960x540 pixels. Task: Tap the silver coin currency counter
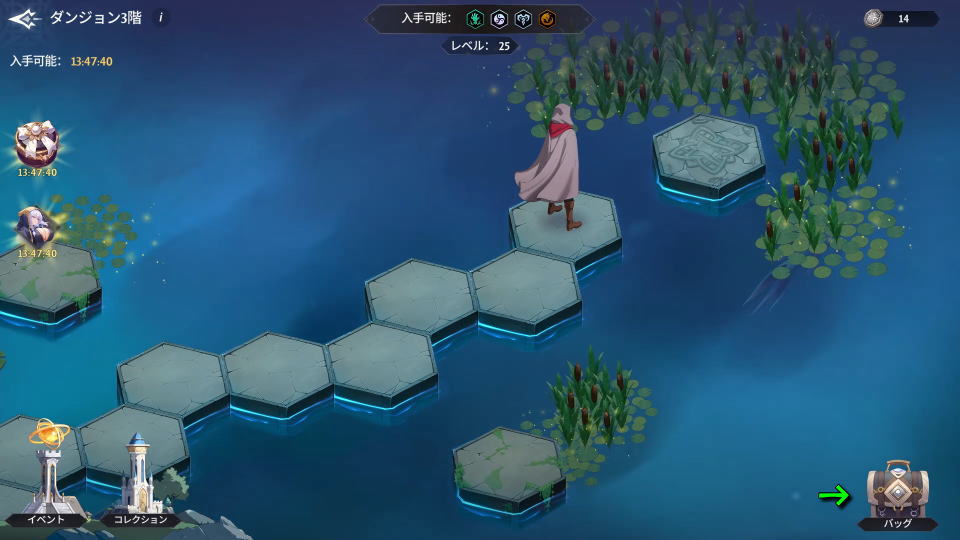coord(900,18)
